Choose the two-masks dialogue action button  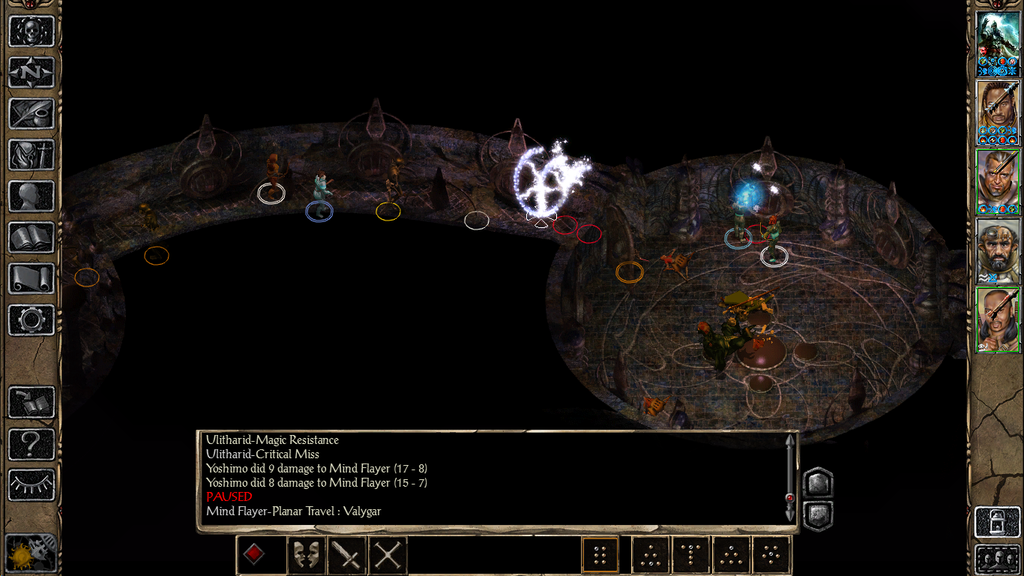click(306, 555)
